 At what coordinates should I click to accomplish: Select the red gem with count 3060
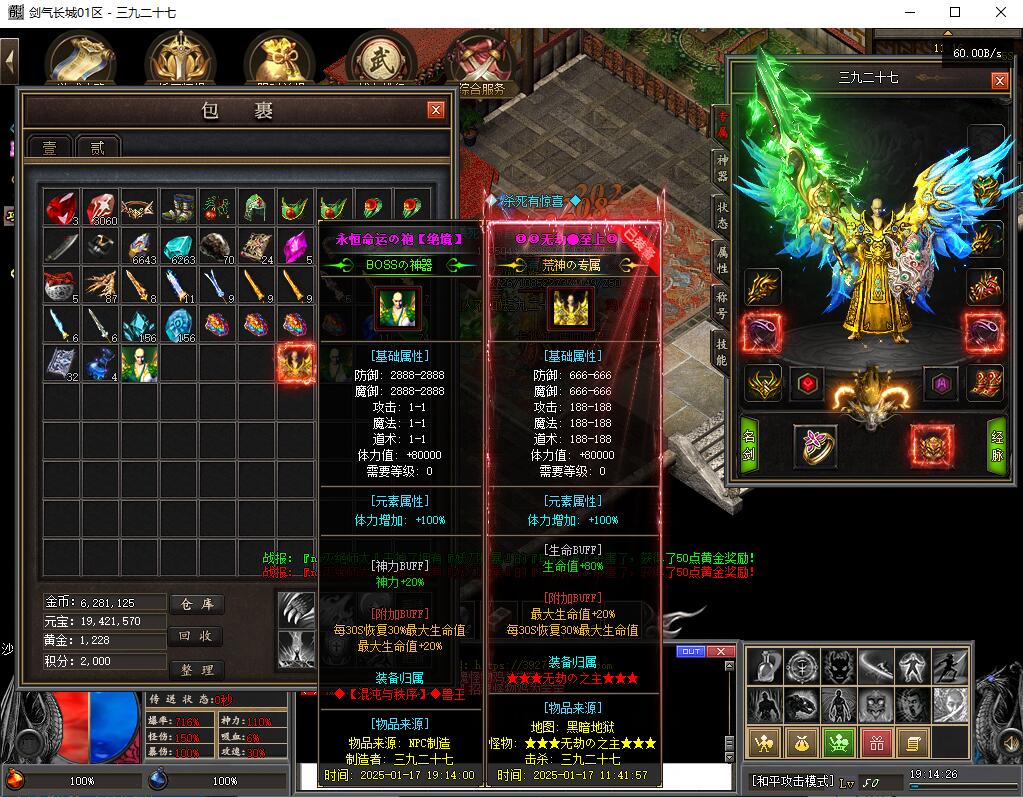pos(100,208)
